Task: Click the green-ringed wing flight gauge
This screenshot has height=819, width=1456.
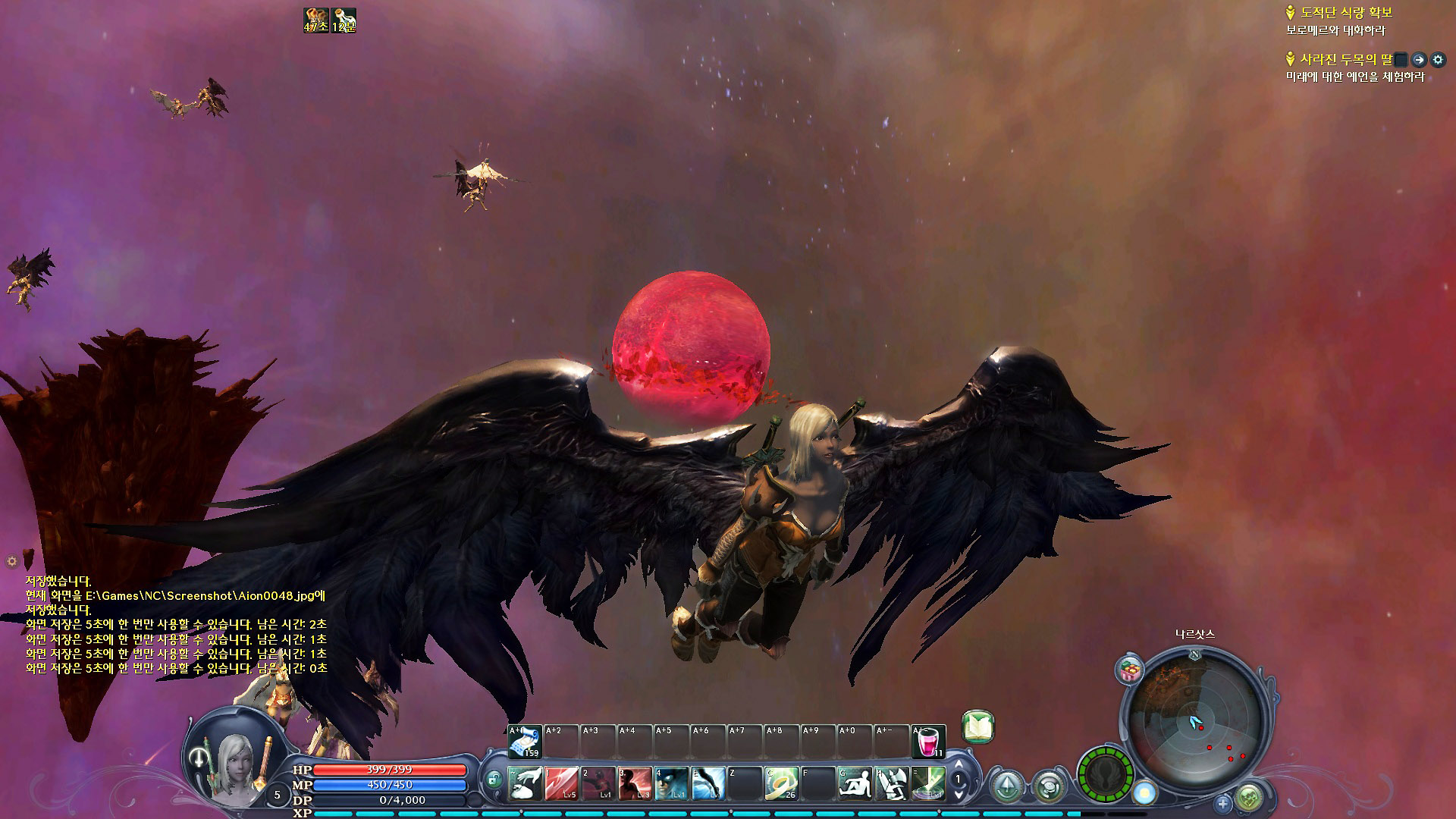Action: click(x=1106, y=774)
